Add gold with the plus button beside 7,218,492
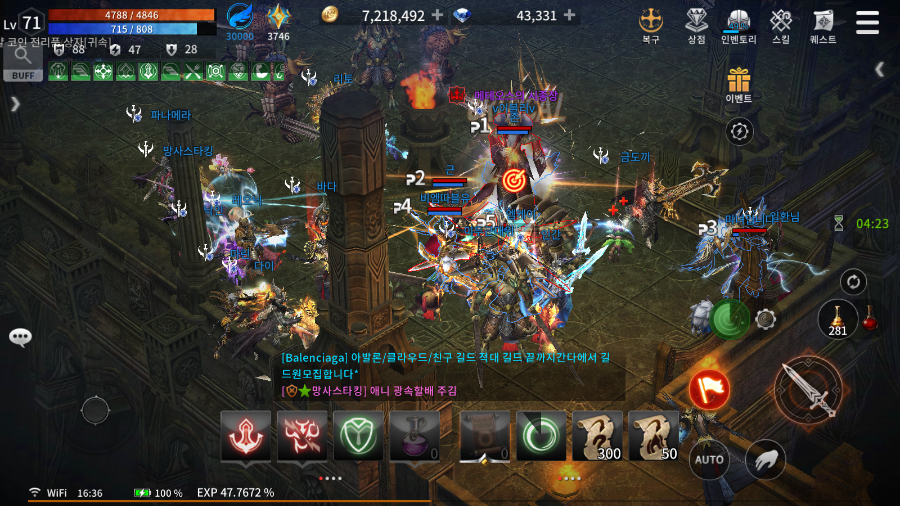 coord(437,15)
